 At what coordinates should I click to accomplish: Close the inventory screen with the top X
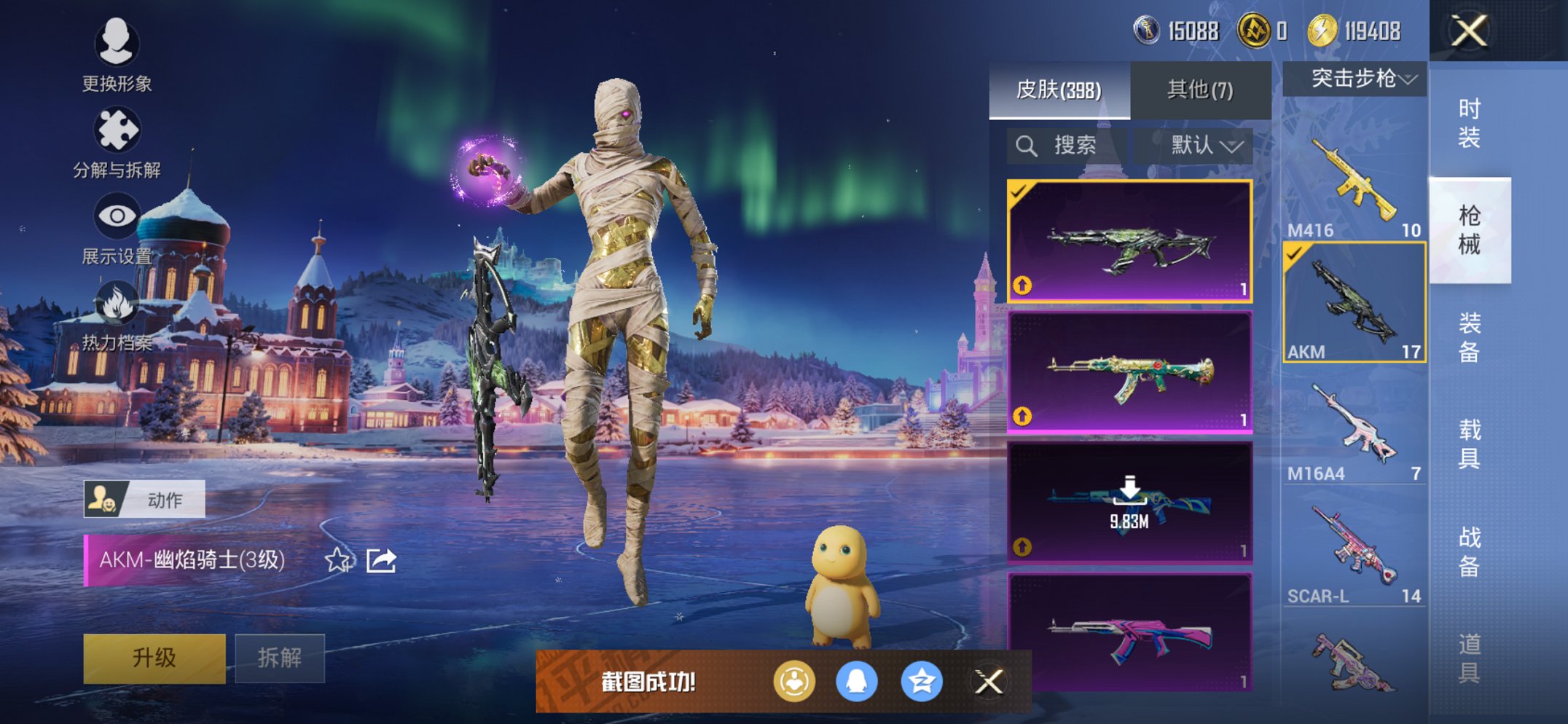[1468, 31]
